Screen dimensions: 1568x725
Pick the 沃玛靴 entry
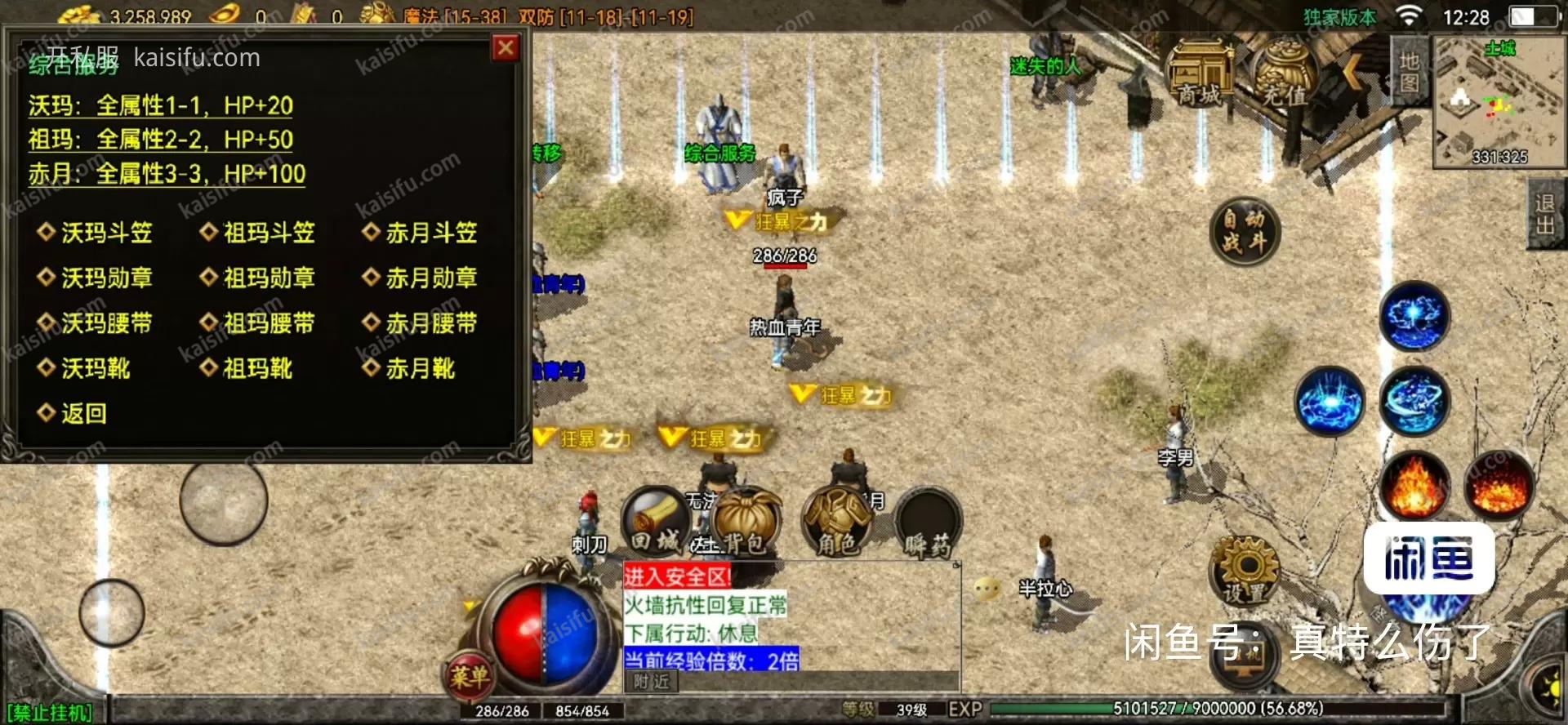coord(95,368)
